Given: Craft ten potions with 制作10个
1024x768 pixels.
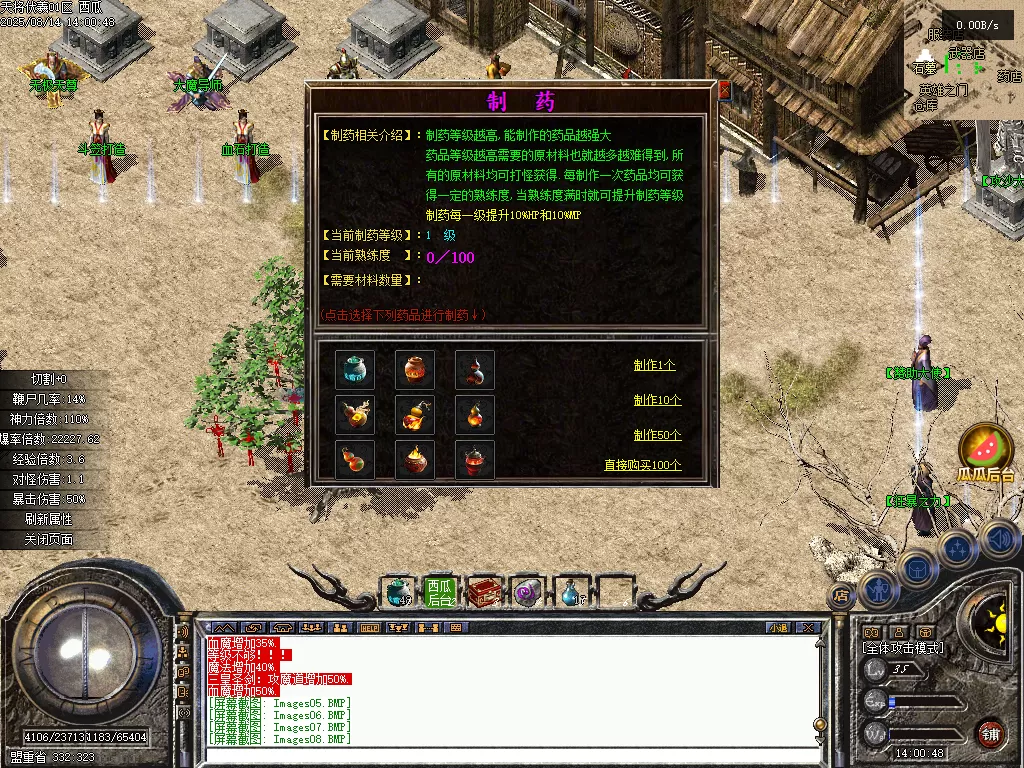Looking at the screenshot, I should tap(657, 400).
